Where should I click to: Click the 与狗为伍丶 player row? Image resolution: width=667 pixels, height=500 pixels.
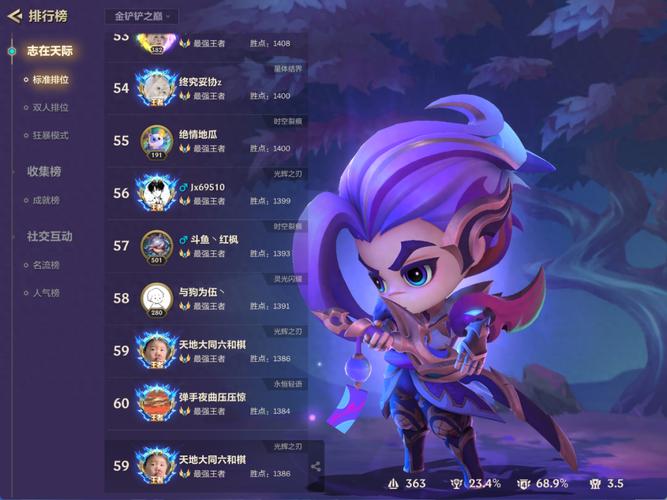(214, 298)
